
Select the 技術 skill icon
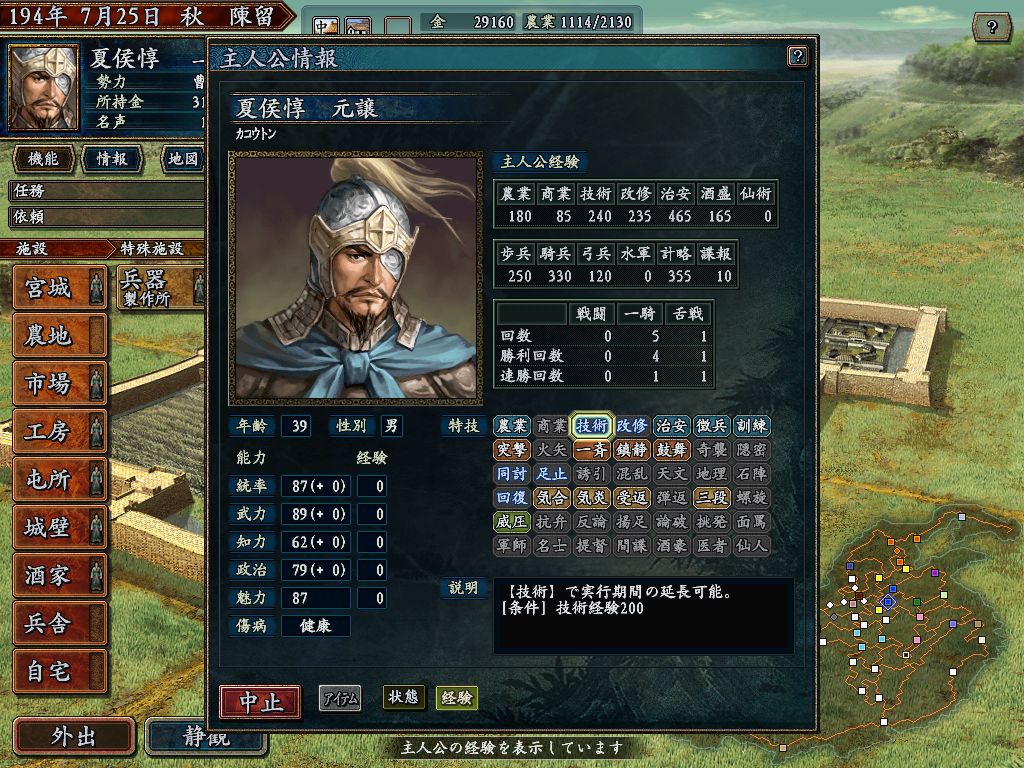tap(591, 426)
